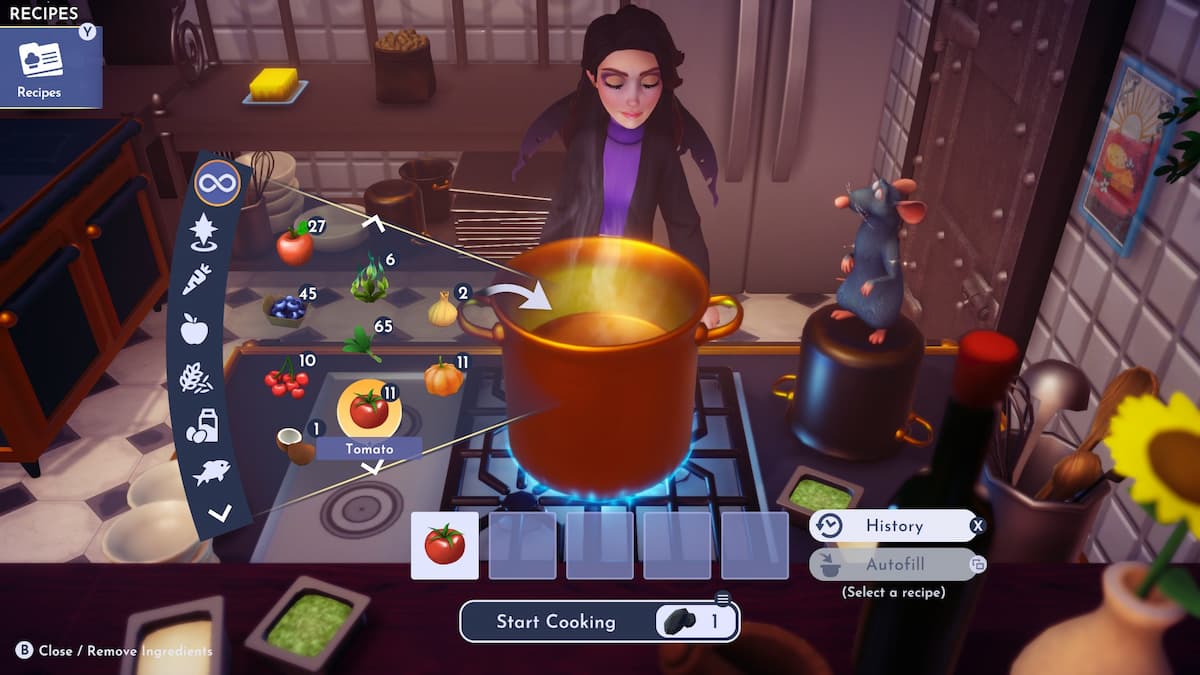Open the Recipes book
Screen dimensions: 1200x675
[x=40, y=67]
